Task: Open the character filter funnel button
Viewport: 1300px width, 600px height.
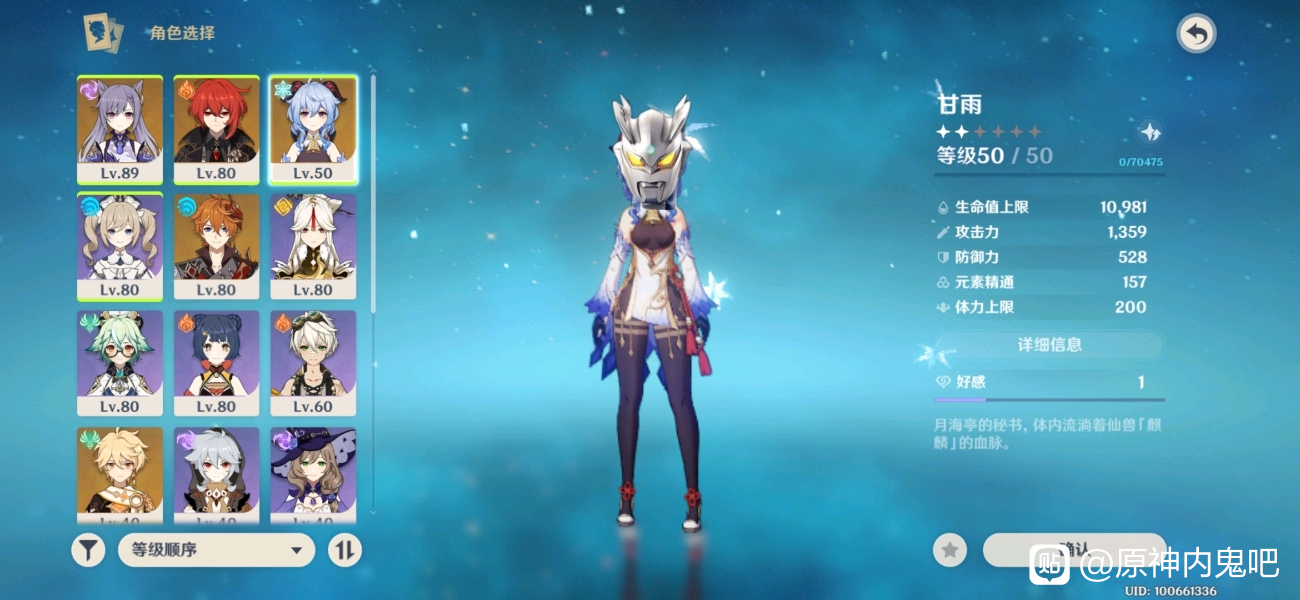Action: point(88,549)
